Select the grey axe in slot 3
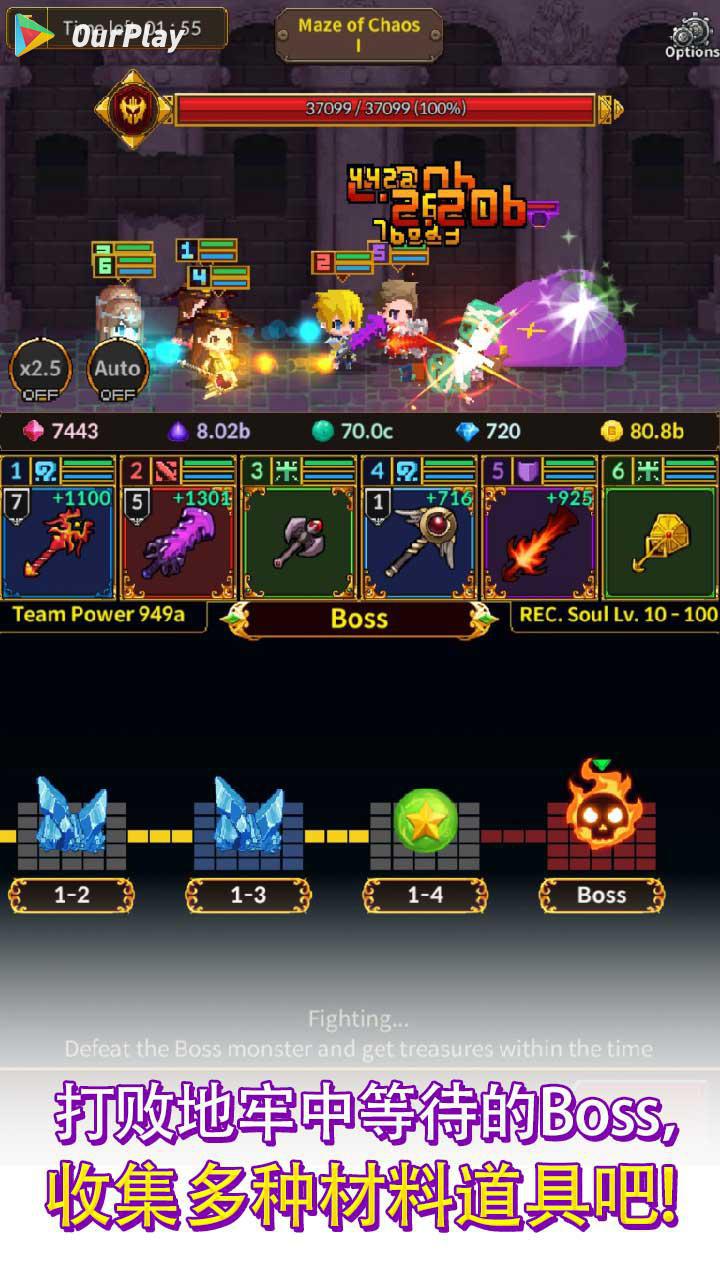Image resolution: width=720 pixels, height=1280 pixels. [299, 540]
